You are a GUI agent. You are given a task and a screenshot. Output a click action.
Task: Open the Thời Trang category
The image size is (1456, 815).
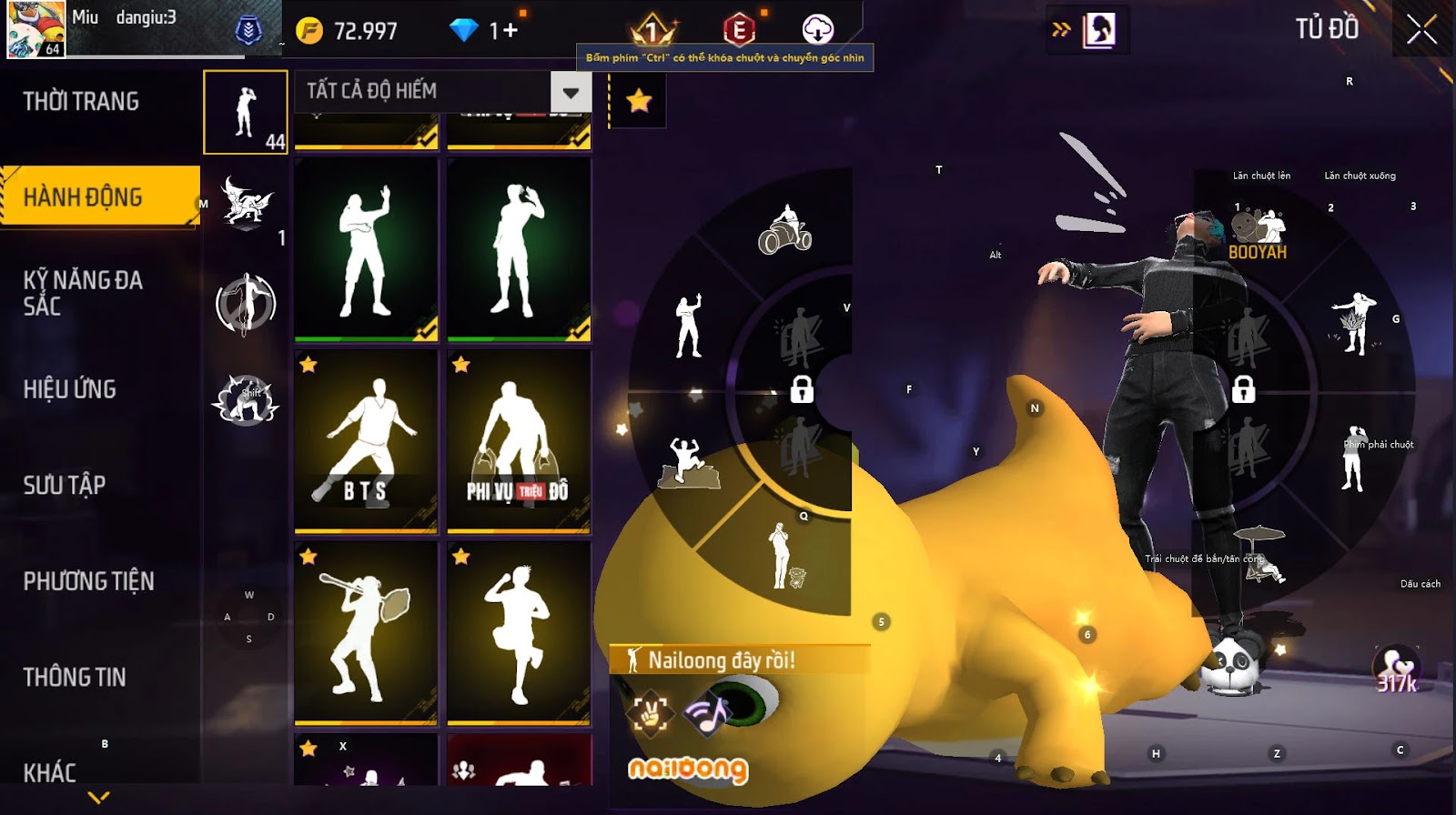(x=82, y=101)
